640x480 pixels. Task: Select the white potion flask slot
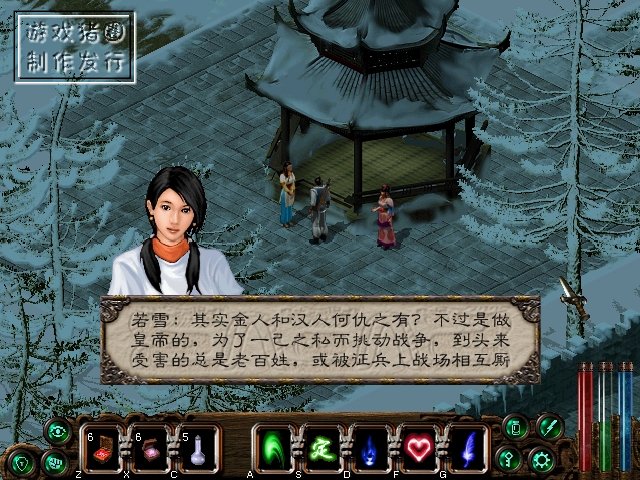coord(198,448)
